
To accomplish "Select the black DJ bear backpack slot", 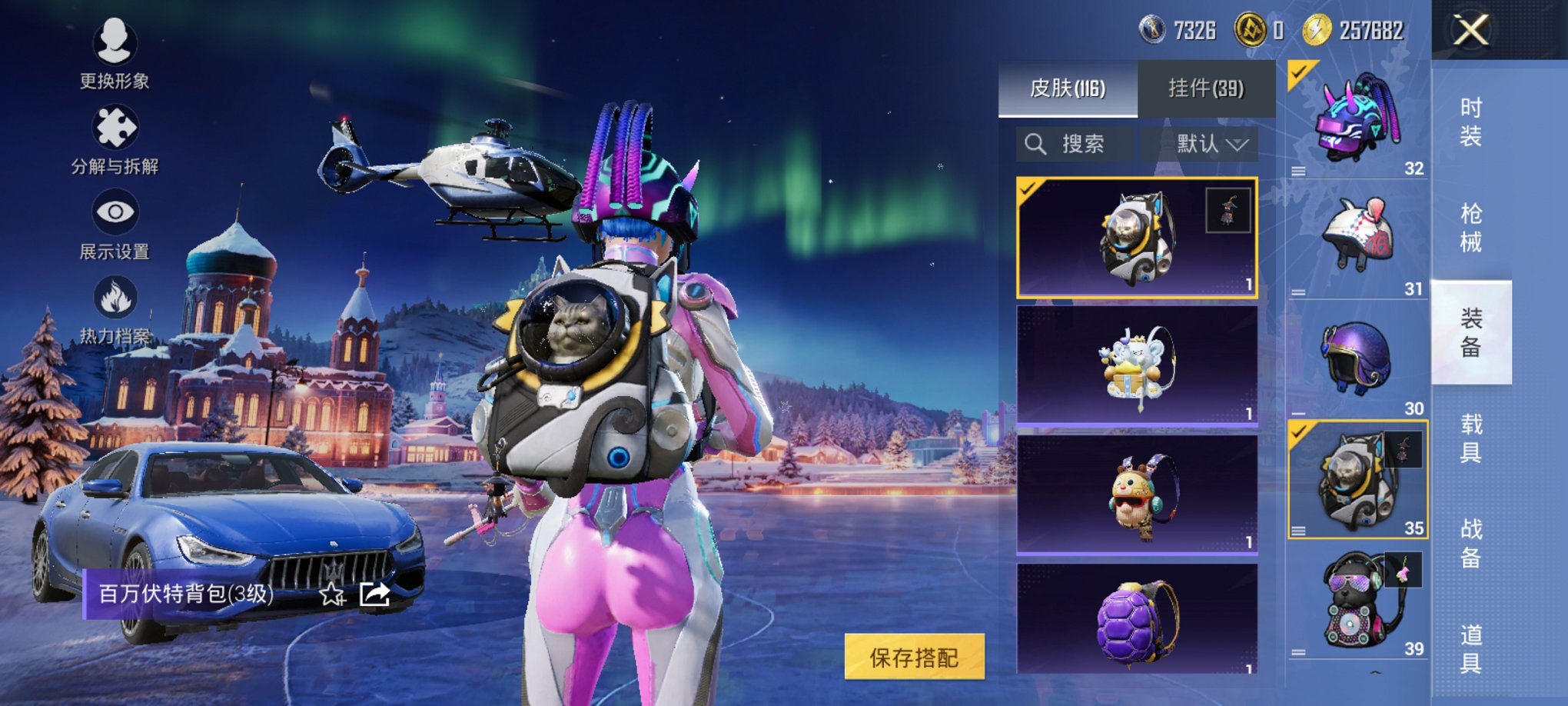I will tap(1357, 601).
